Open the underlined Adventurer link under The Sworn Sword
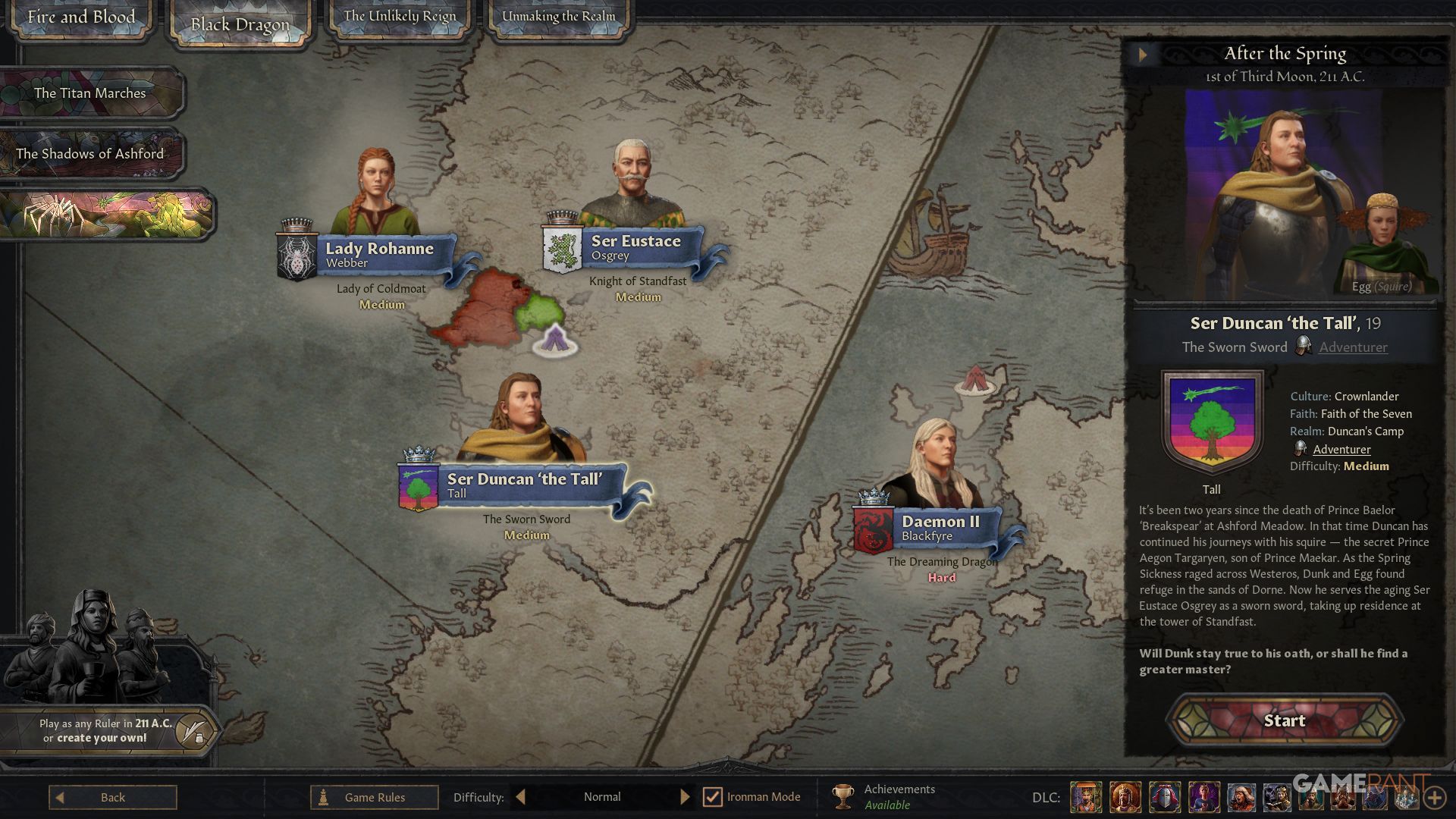Screen dimensions: 1456x819 click(x=1353, y=347)
